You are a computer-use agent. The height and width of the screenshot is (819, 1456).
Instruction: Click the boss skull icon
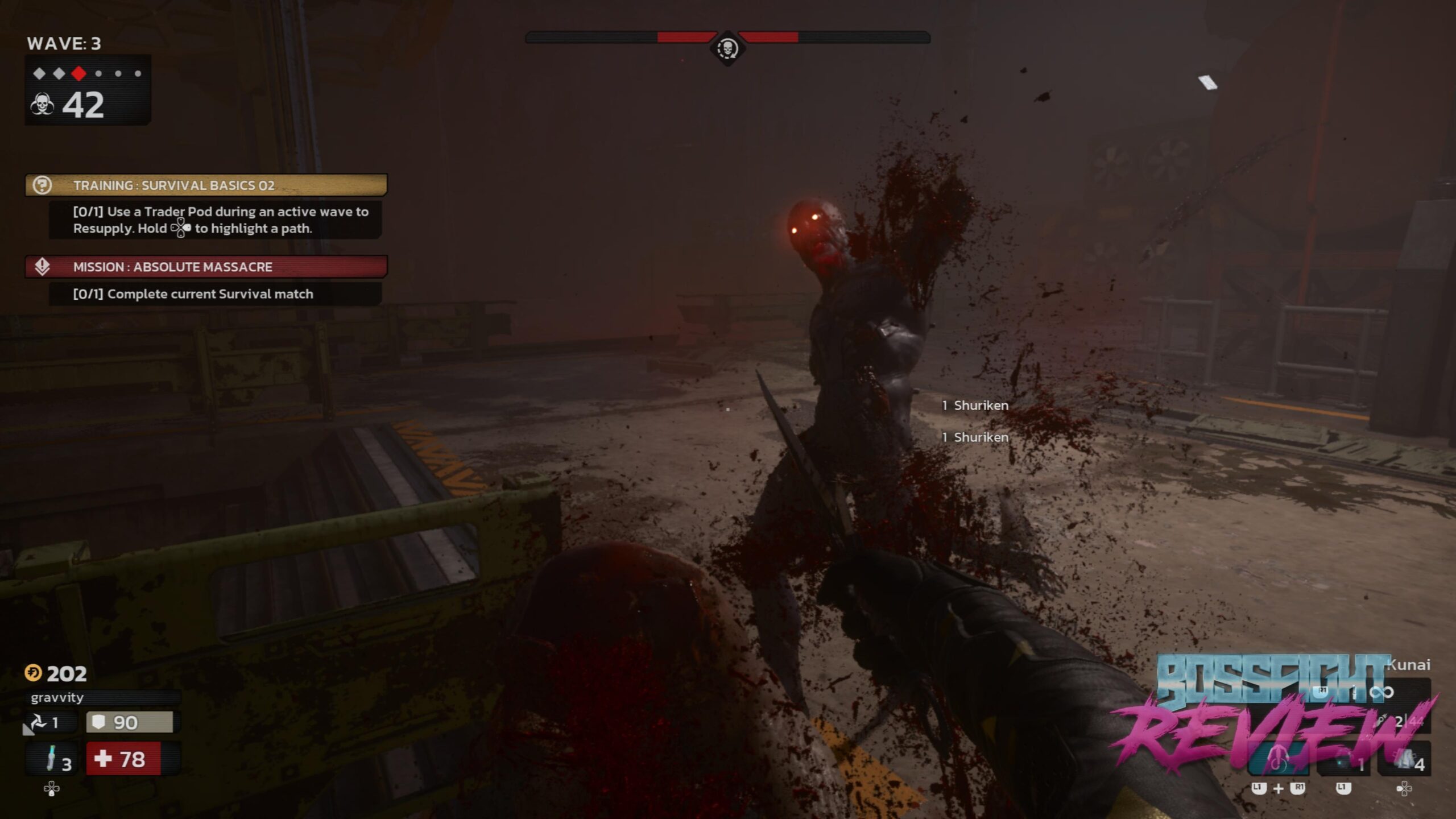pyautogui.click(x=727, y=48)
